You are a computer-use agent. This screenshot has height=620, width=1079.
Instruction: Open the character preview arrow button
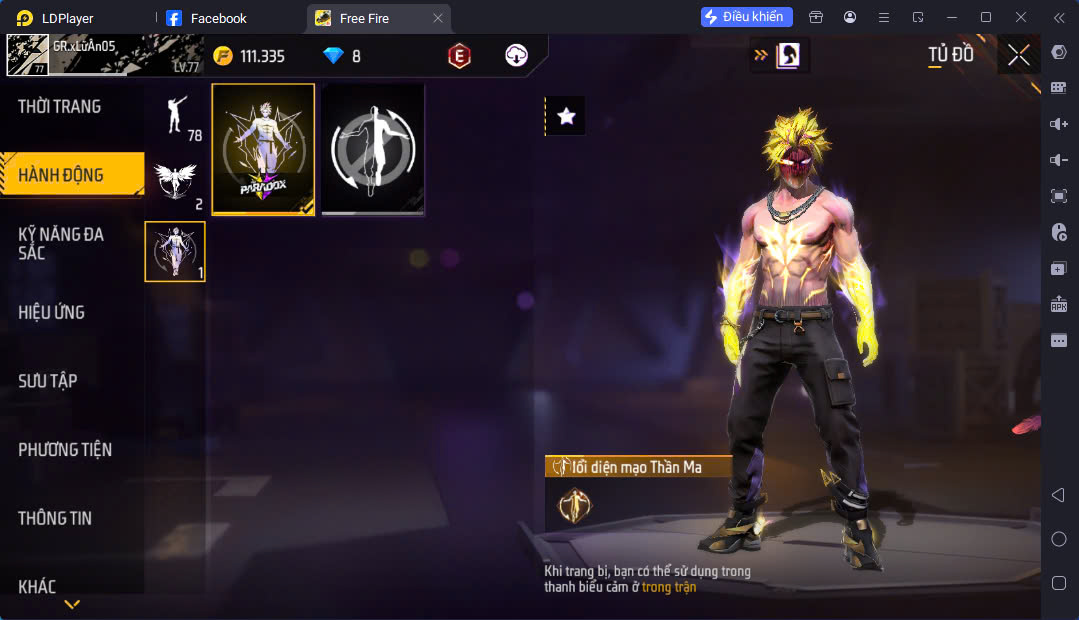pyautogui.click(x=780, y=56)
